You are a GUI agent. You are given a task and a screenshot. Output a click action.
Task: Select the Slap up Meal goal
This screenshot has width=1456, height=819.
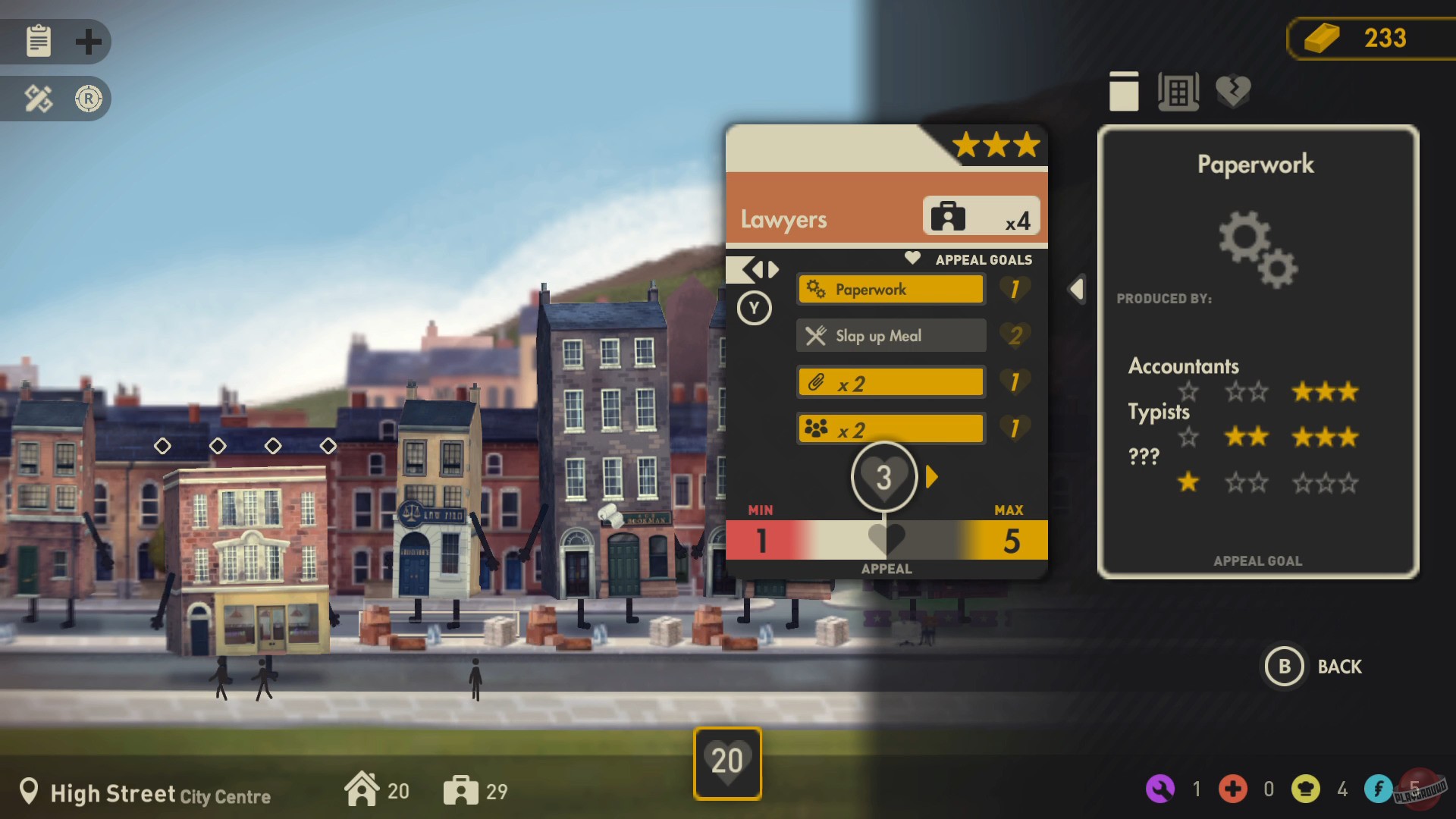[x=890, y=335]
